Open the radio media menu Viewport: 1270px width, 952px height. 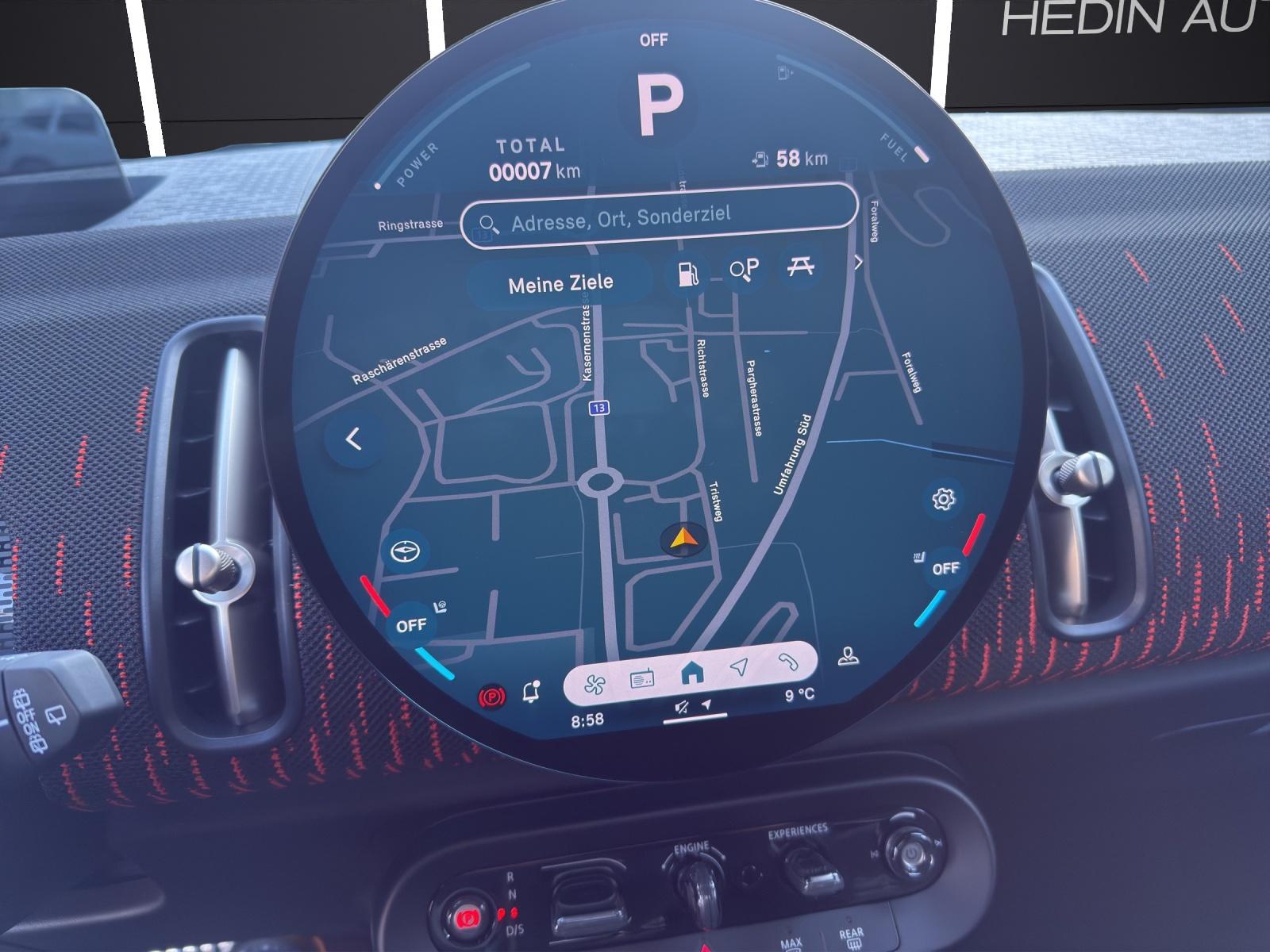click(642, 678)
